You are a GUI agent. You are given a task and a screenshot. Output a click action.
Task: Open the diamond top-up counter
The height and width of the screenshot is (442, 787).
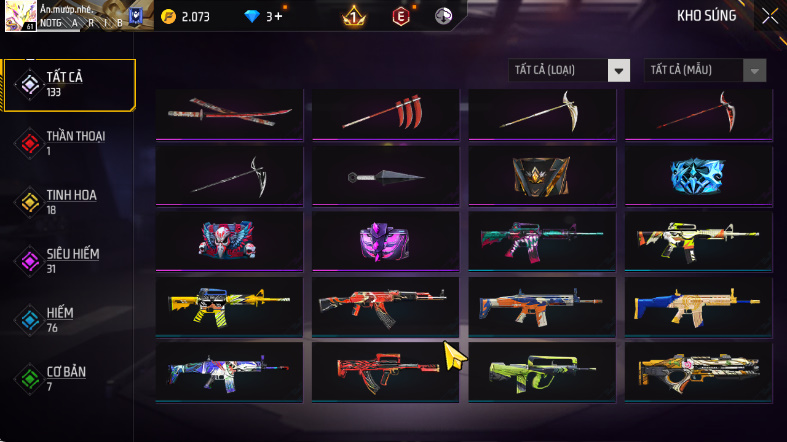click(x=265, y=16)
